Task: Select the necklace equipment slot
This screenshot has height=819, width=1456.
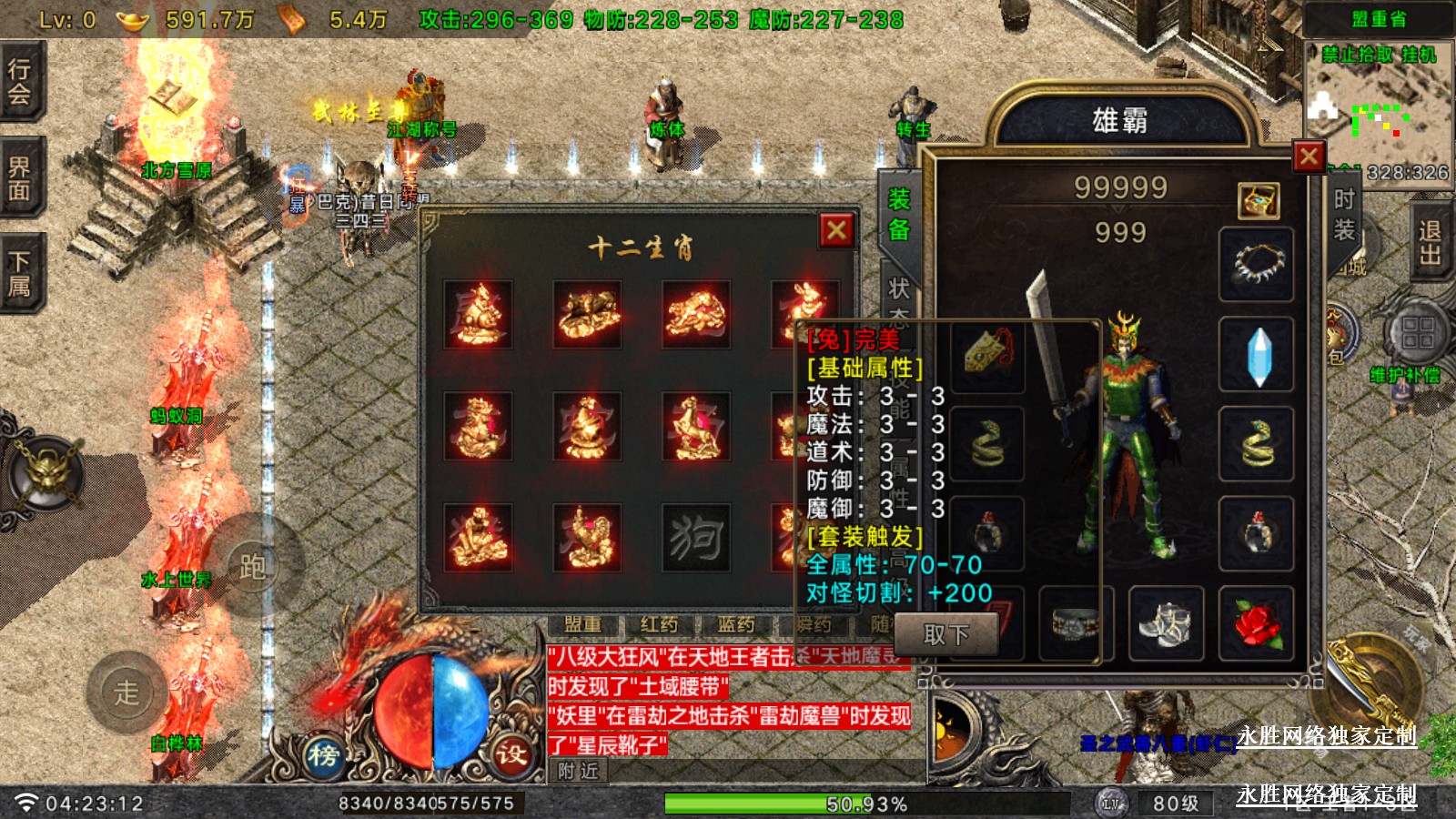Action: click(x=1257, y=265)
